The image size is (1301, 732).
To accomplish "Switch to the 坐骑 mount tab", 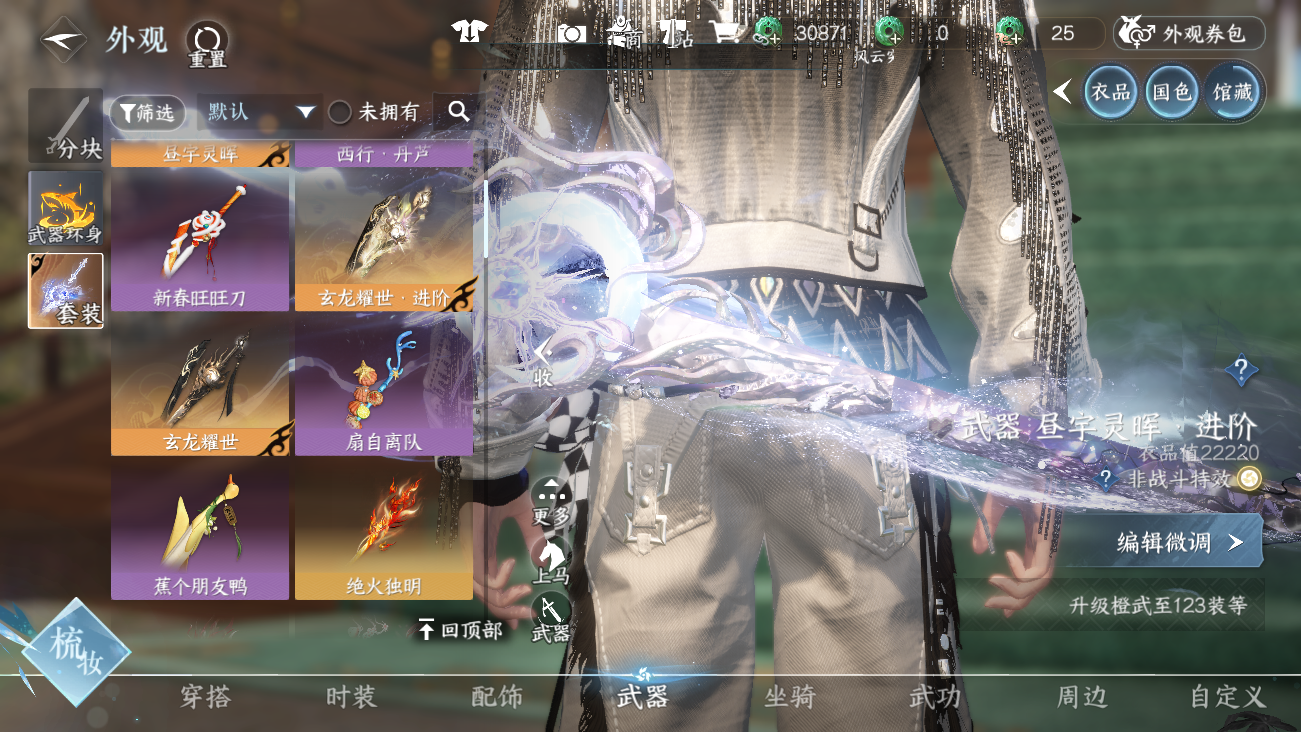I will click(790, 697).
